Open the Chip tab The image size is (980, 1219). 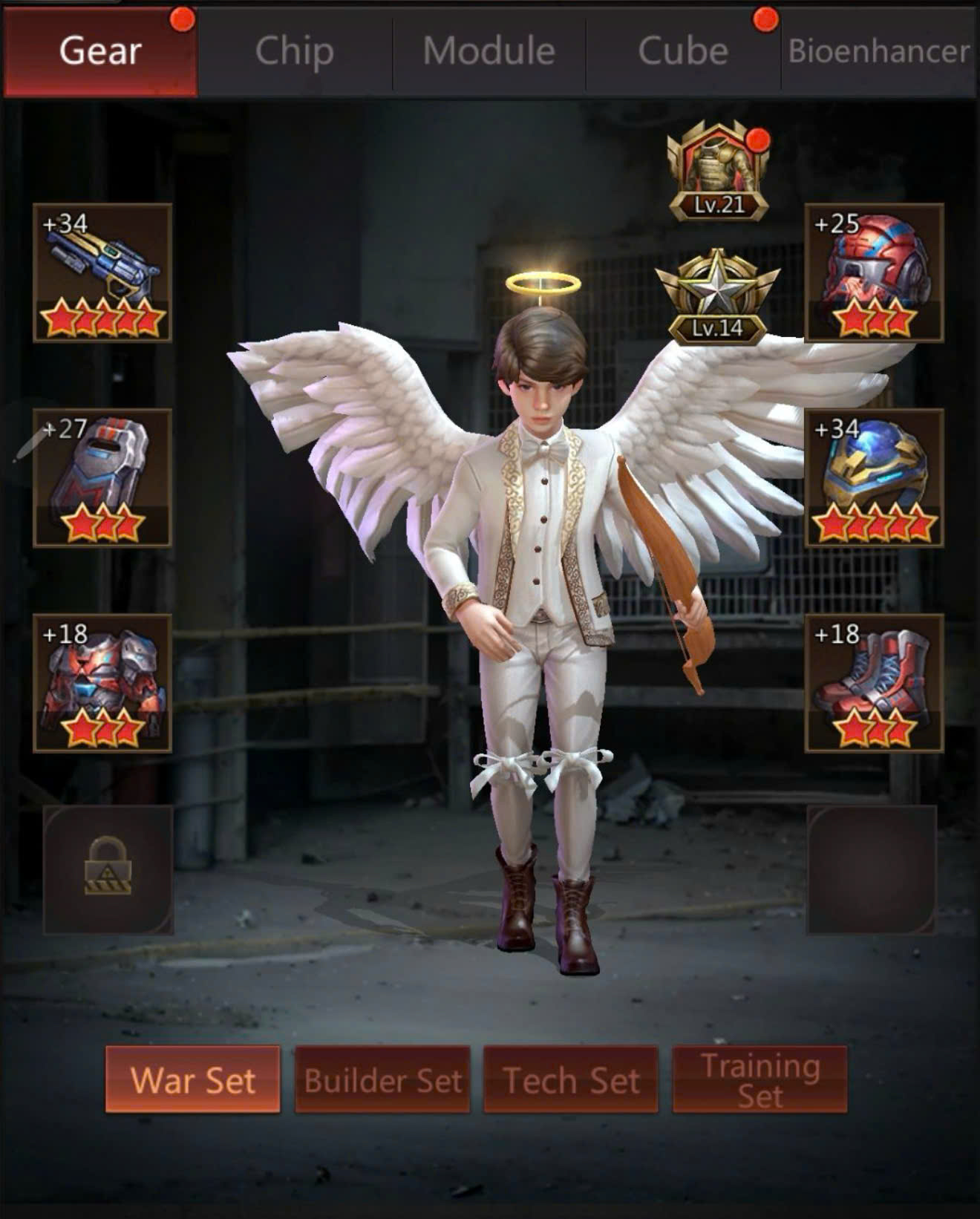click(295, 51)
